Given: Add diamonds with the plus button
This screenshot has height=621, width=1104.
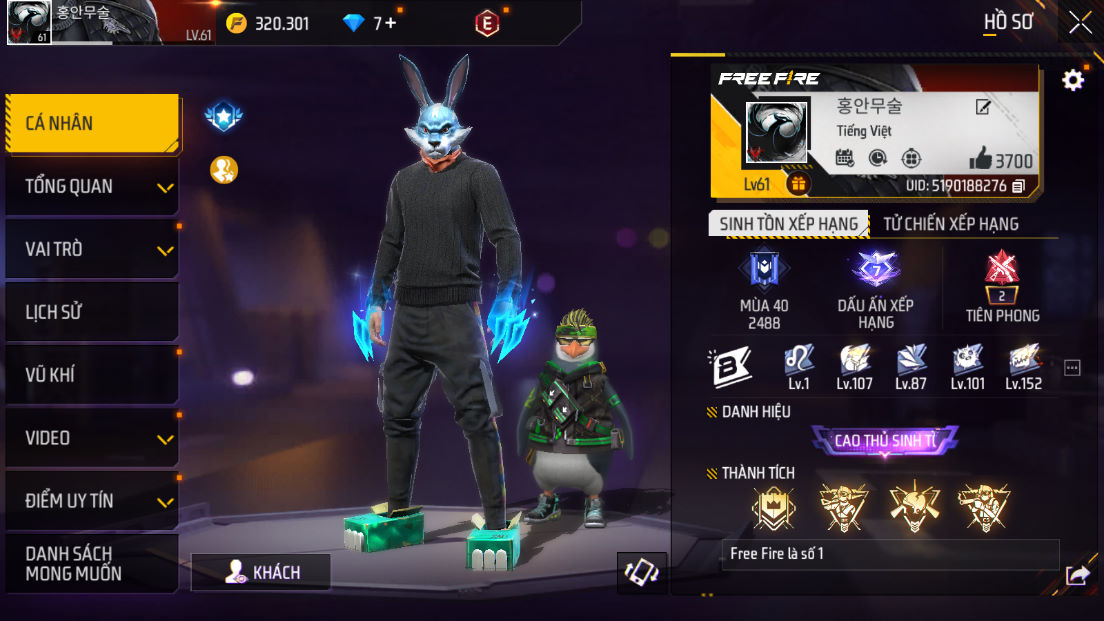Looking at the screenshot, I should [x=390, y=23].
